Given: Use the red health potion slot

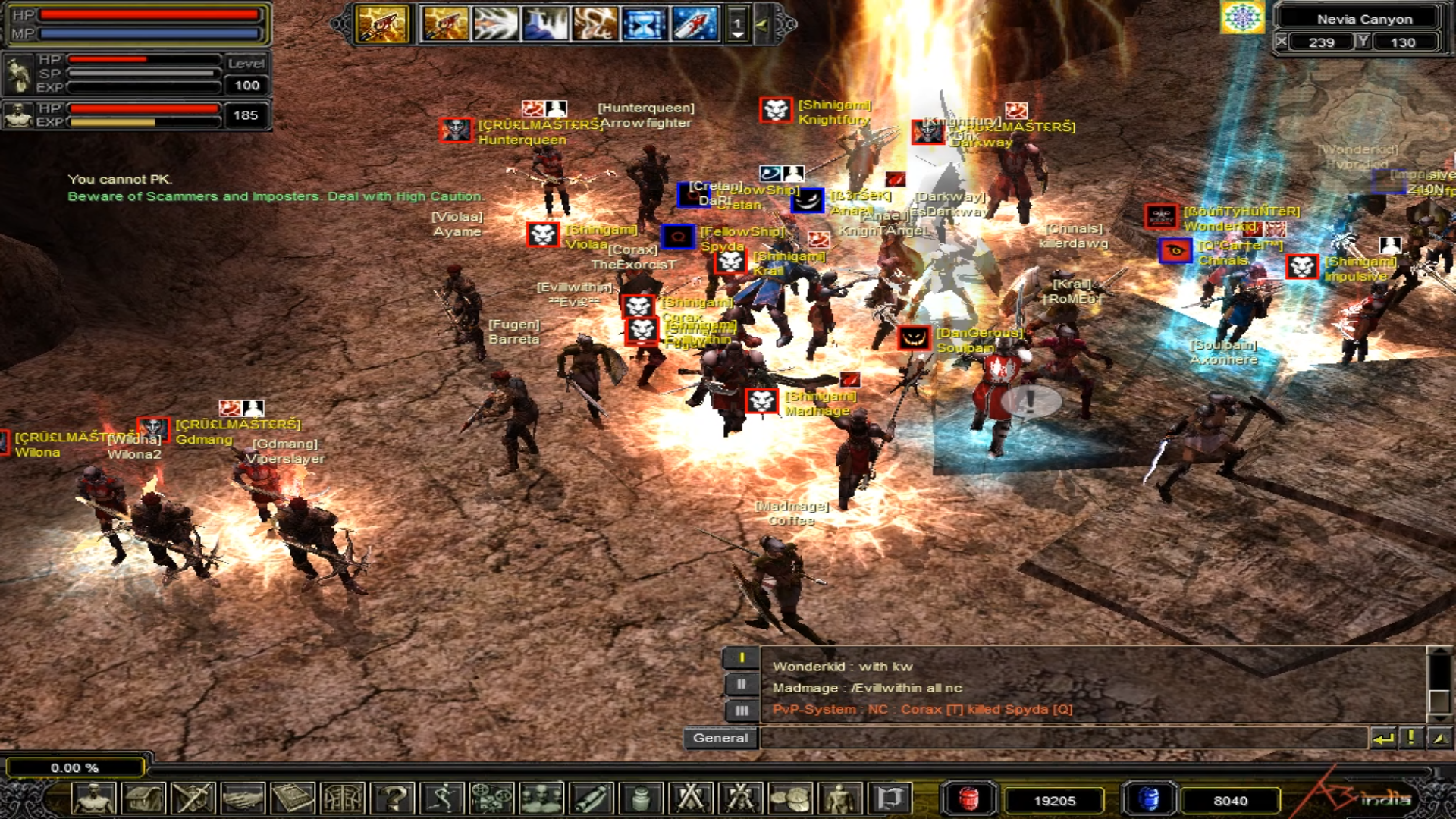Looking at the screenshot, I should coord(968,799).
